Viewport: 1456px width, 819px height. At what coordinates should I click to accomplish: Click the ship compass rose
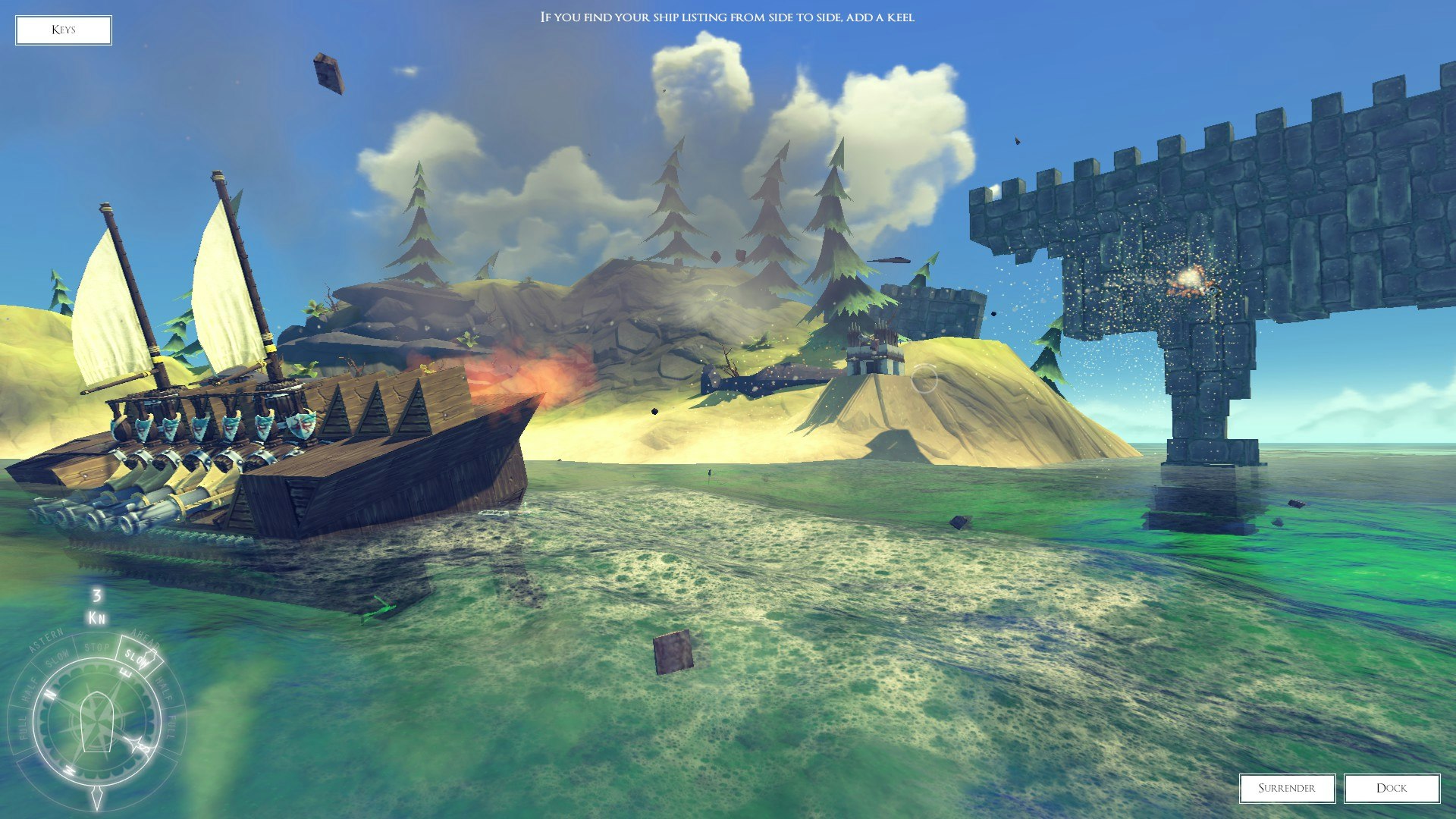click(x=96, y=721)
